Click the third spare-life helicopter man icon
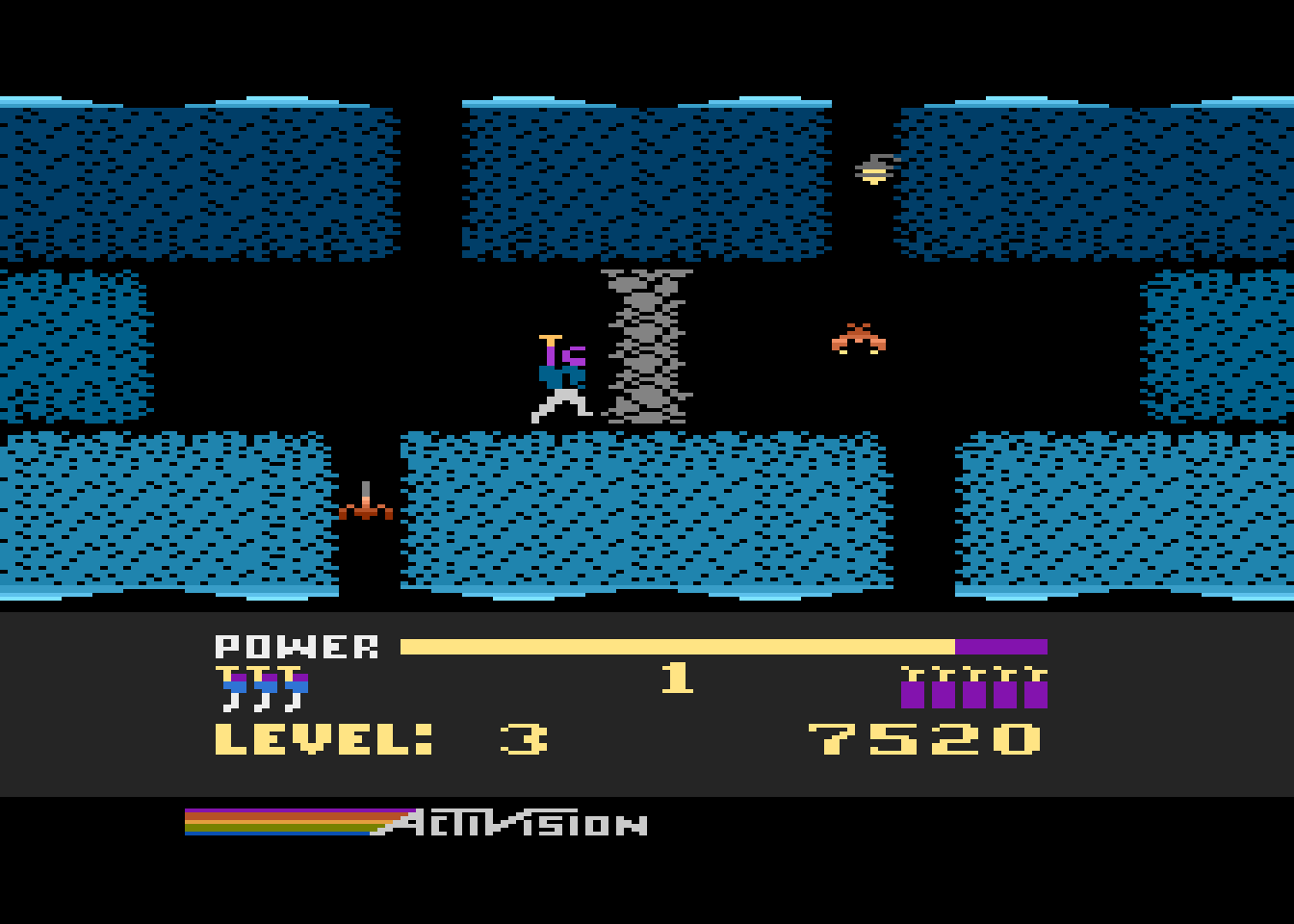 pos(294,685)
